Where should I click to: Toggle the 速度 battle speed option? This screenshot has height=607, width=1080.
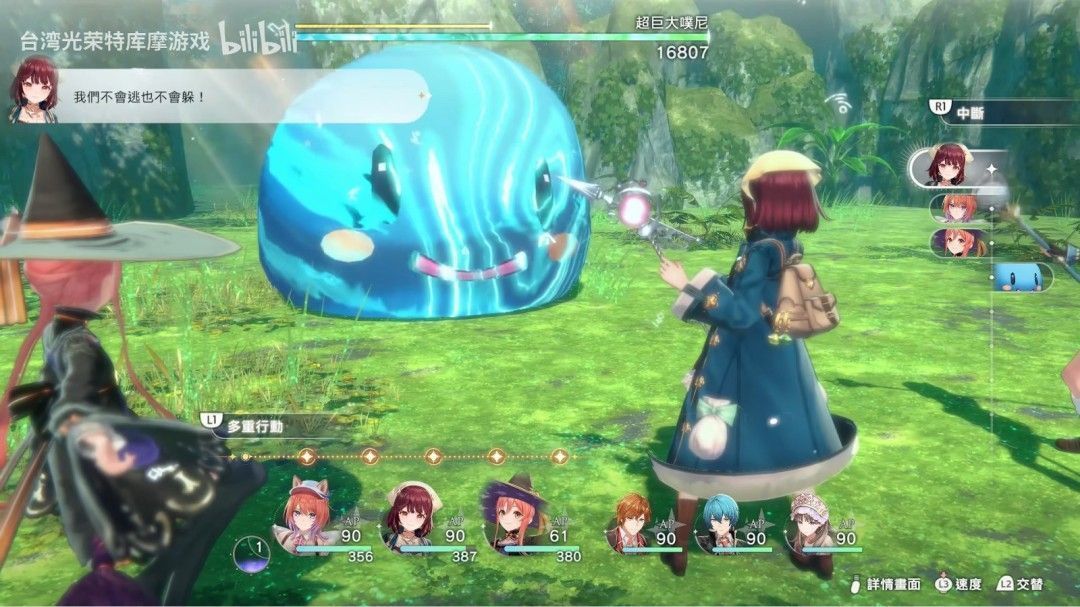tap(961, 584)
